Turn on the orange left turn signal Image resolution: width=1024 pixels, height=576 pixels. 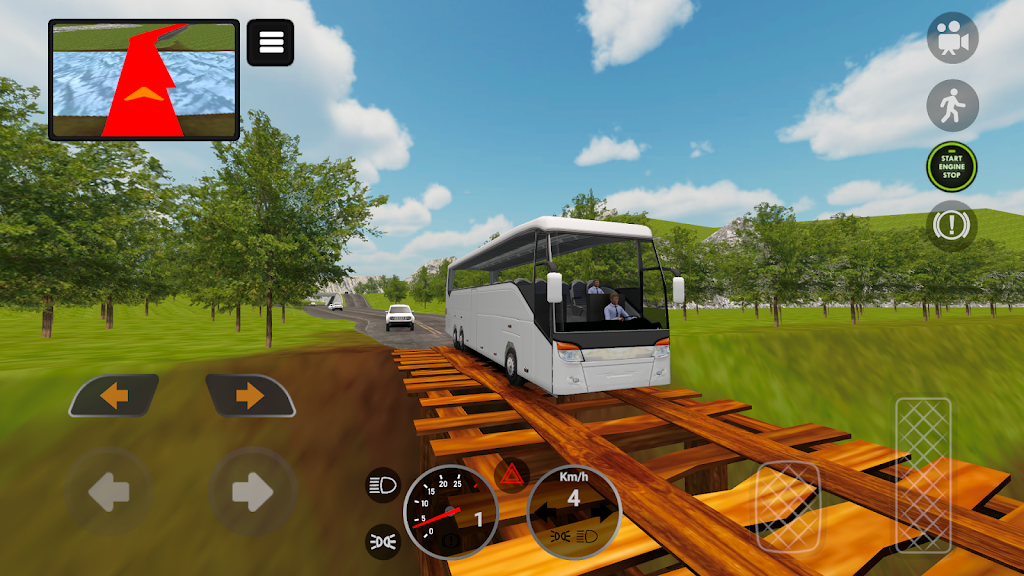tap(114, 396)
